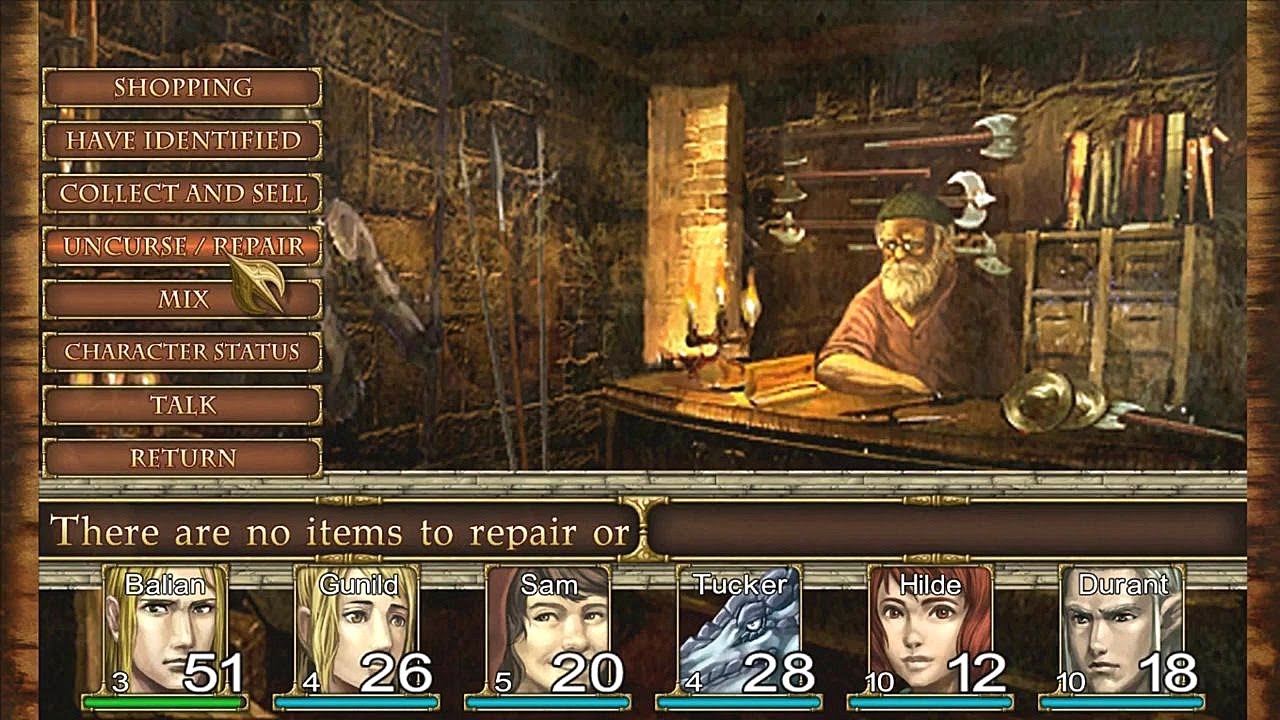The height and width of the screenshot is (720, 1280).
Task: Choose Uncurse / Repair service
Action: (x=182, y=247)
